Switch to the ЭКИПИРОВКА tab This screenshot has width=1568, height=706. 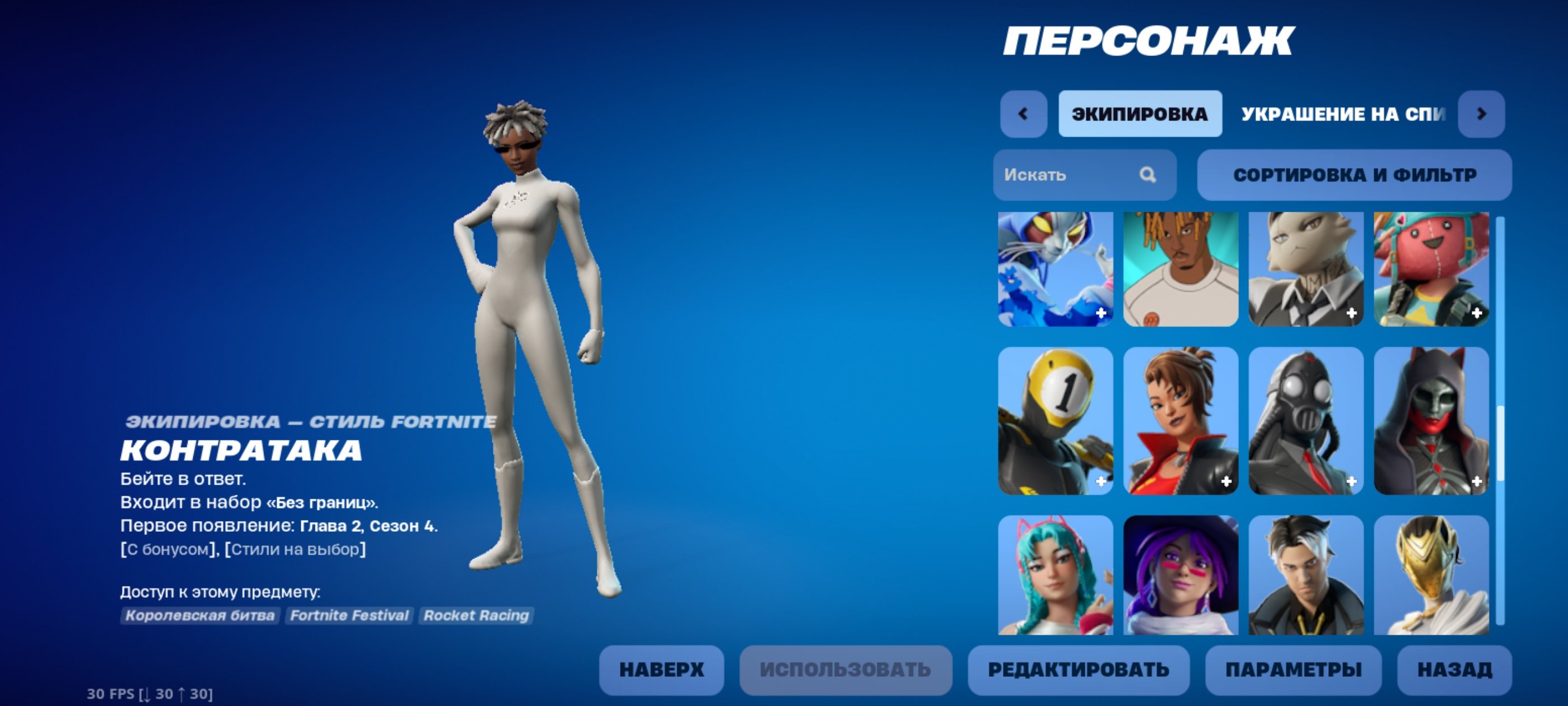(1140, 113)
